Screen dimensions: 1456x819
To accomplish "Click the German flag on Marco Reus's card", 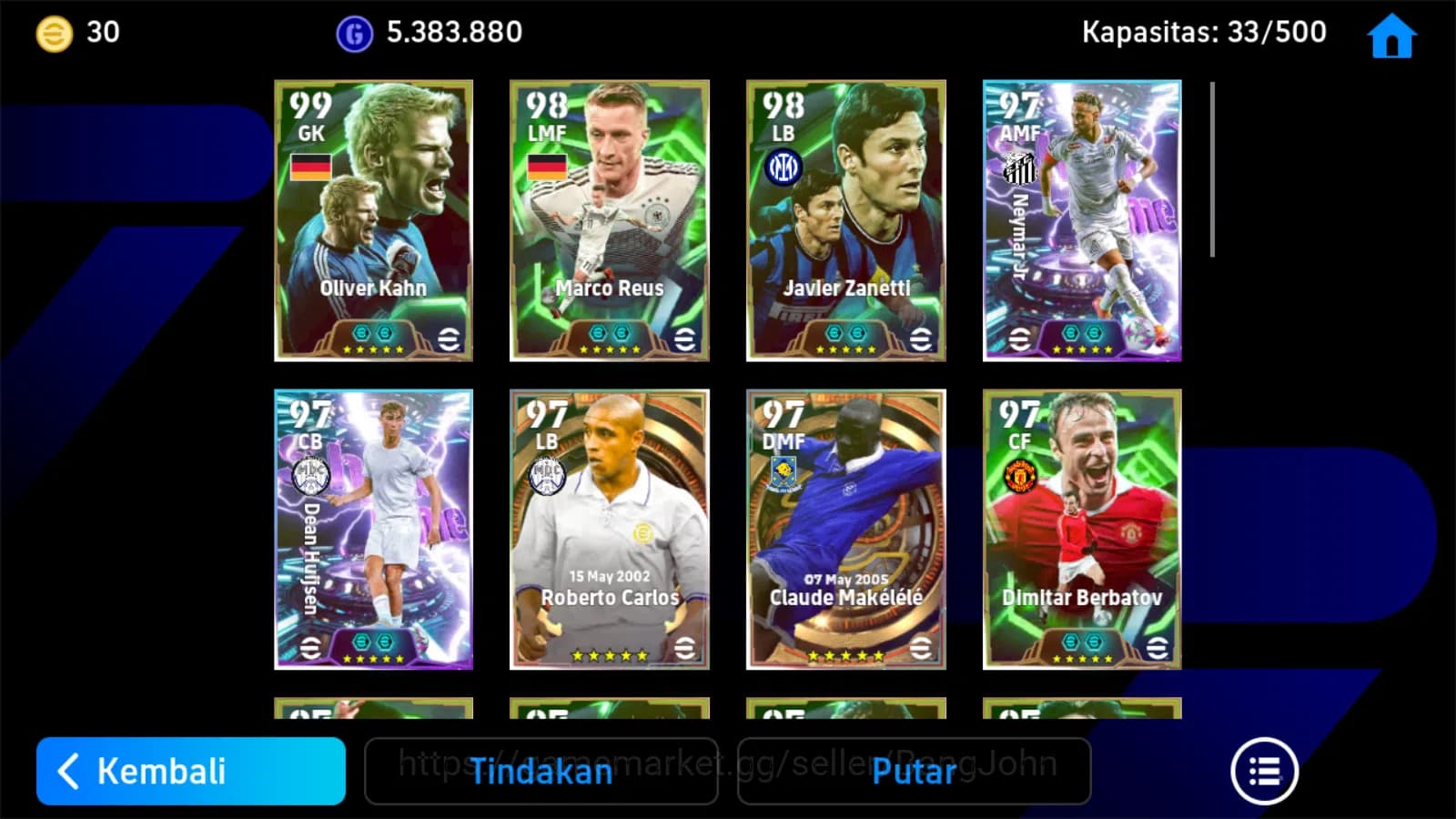I will click(x=546, y=168).
